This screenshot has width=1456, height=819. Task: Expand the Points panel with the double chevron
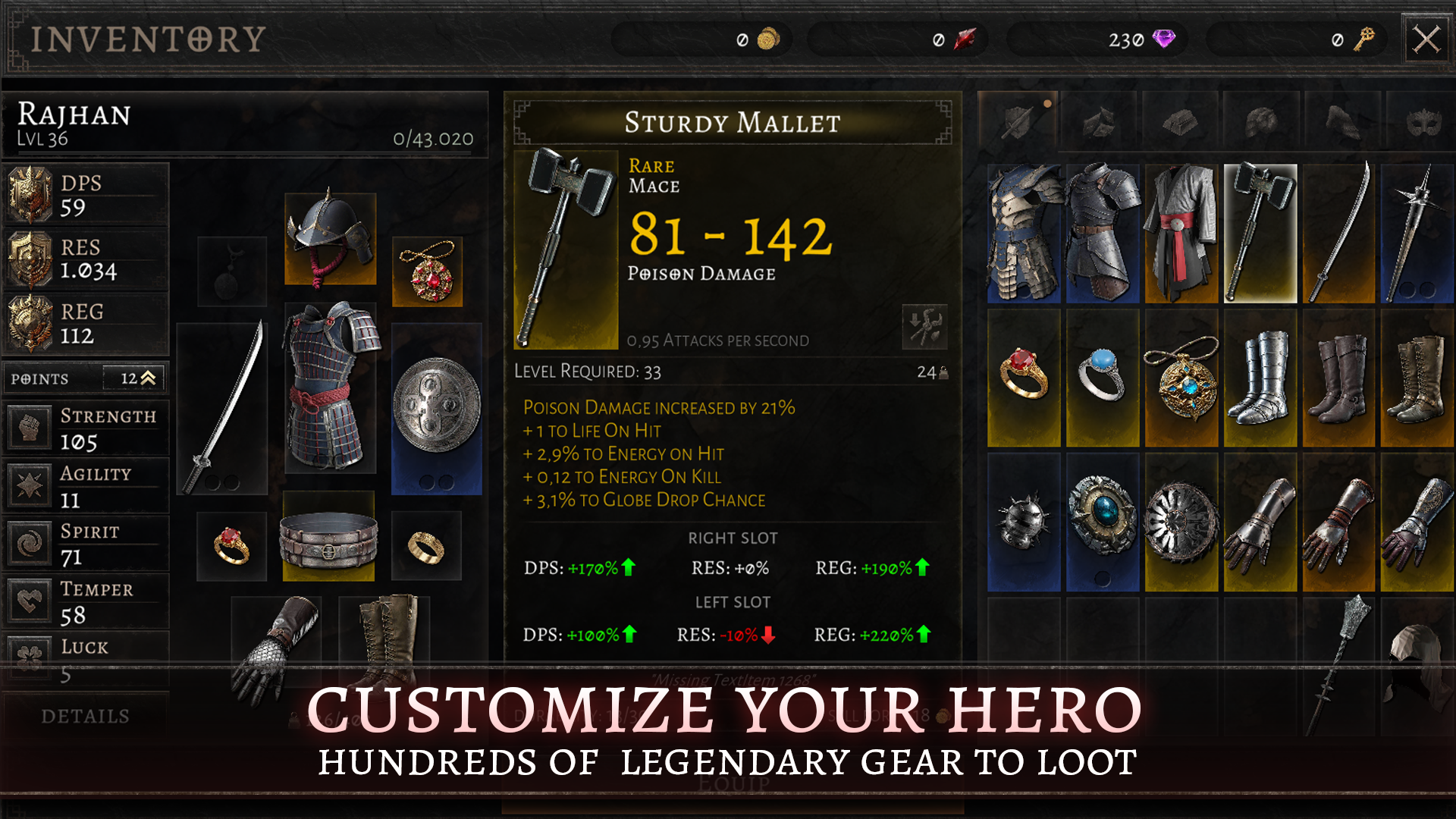(x=149, y=377)
